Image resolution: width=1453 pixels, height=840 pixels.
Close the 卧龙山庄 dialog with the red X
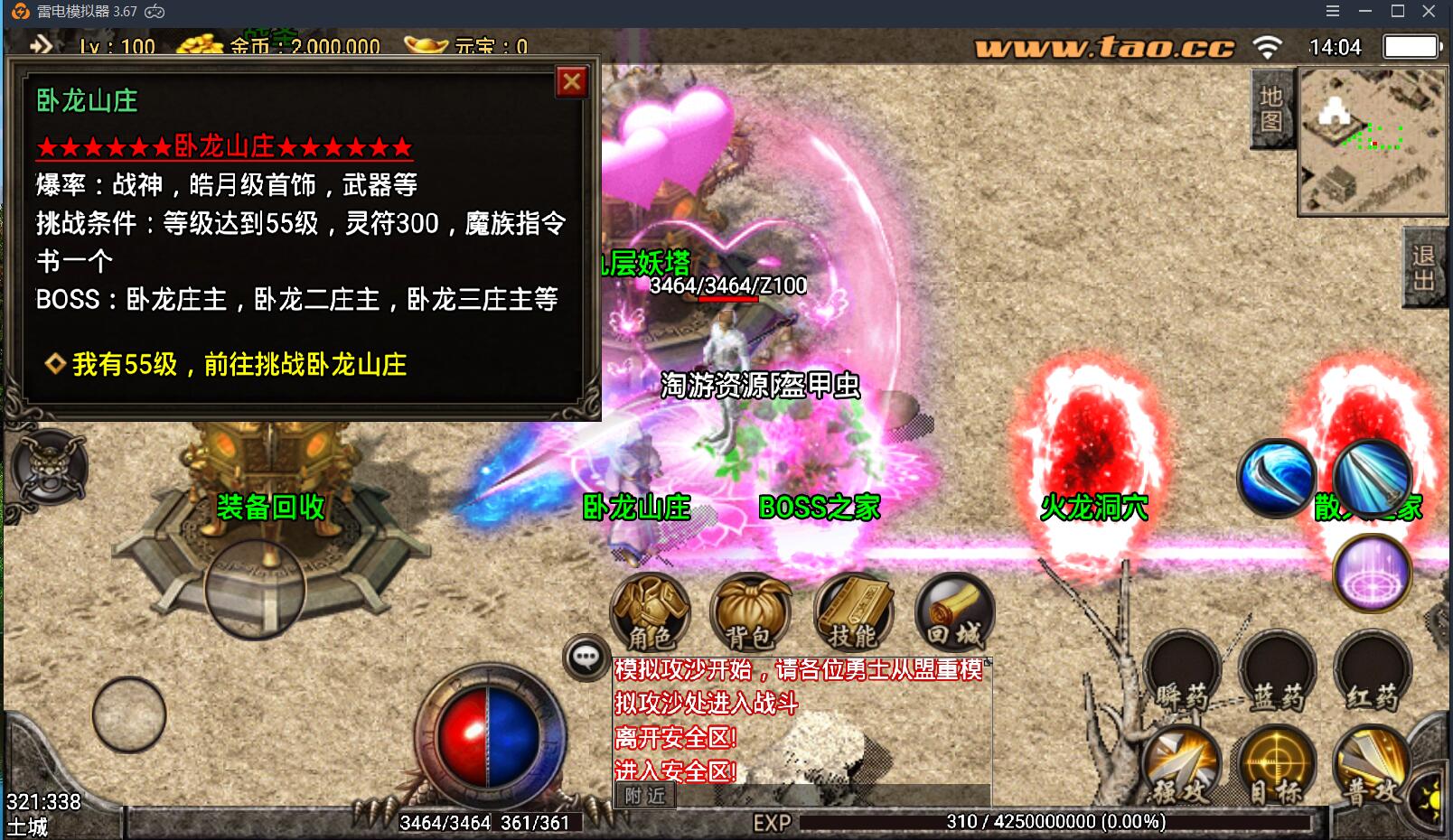tap(571, 83)
